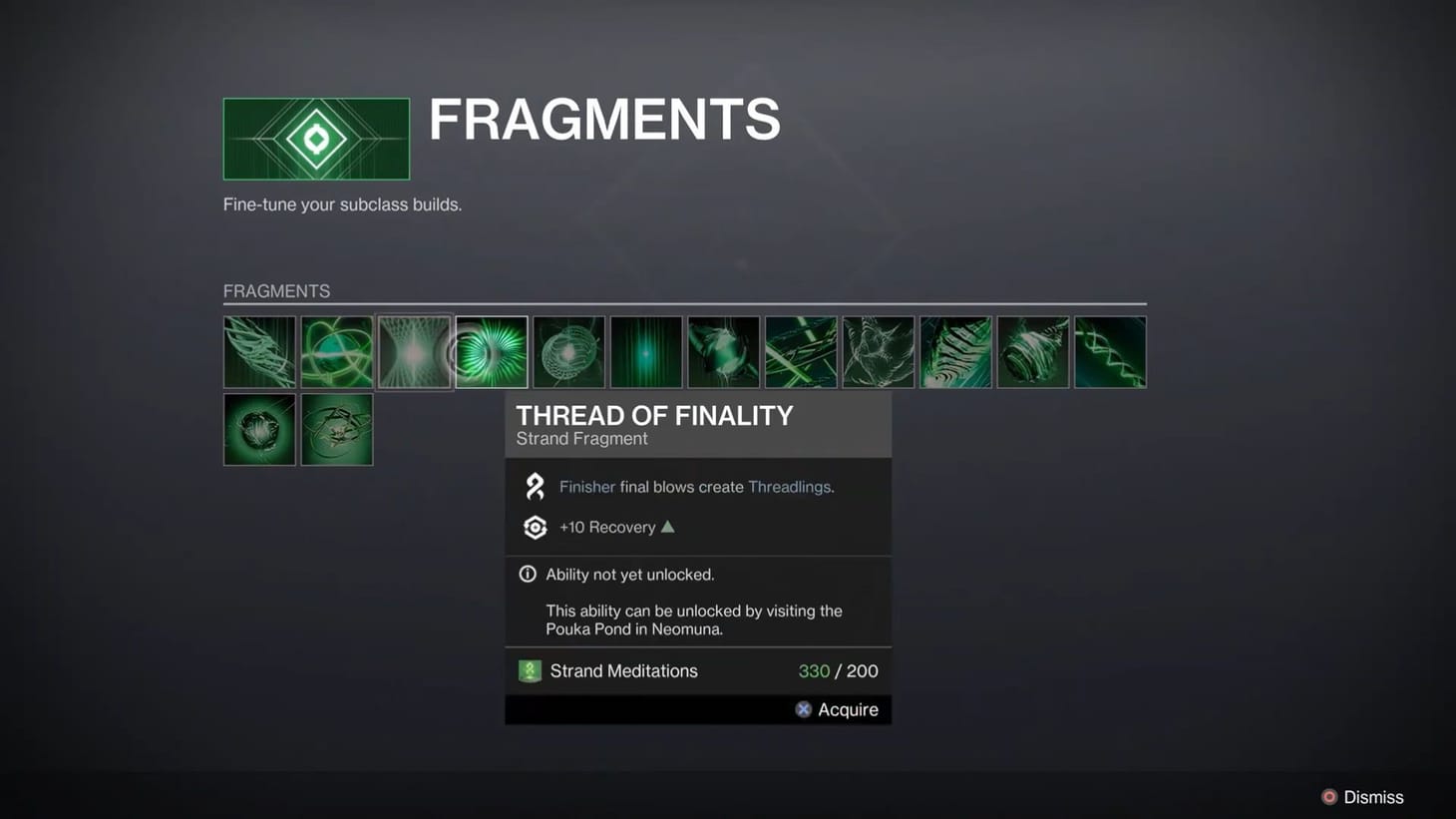
Task: Click the info icon beside 'Ability not yet unlocked'
Action: coord(528,574)
